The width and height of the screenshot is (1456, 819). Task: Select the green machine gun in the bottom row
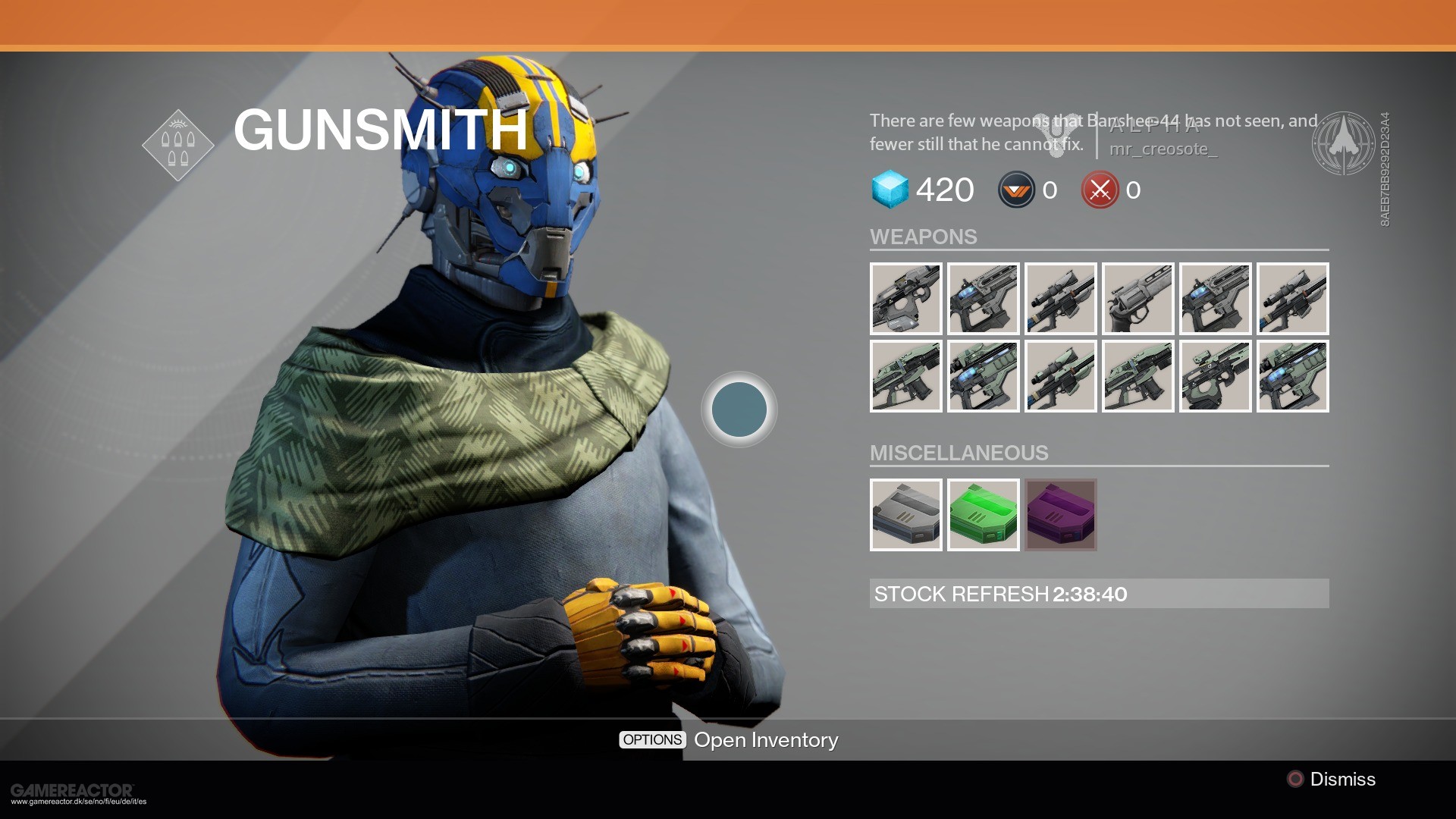coord(1216,375)
